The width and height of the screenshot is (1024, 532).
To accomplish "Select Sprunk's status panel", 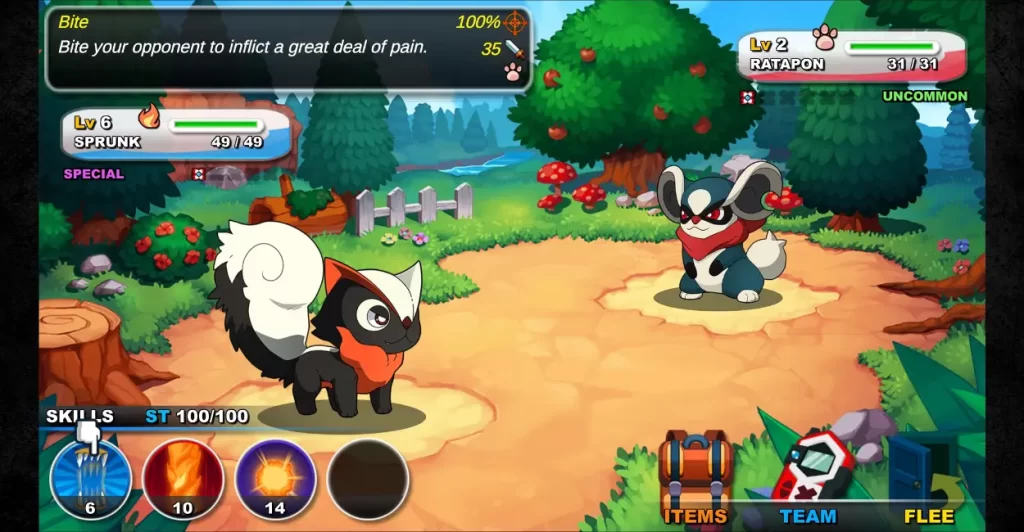I will [x=178, y=133].
